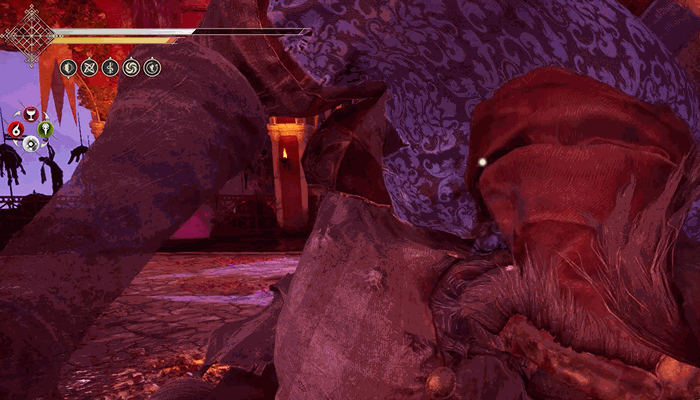
Task: Choose the silver ring quick item
Action: (31, 144)
